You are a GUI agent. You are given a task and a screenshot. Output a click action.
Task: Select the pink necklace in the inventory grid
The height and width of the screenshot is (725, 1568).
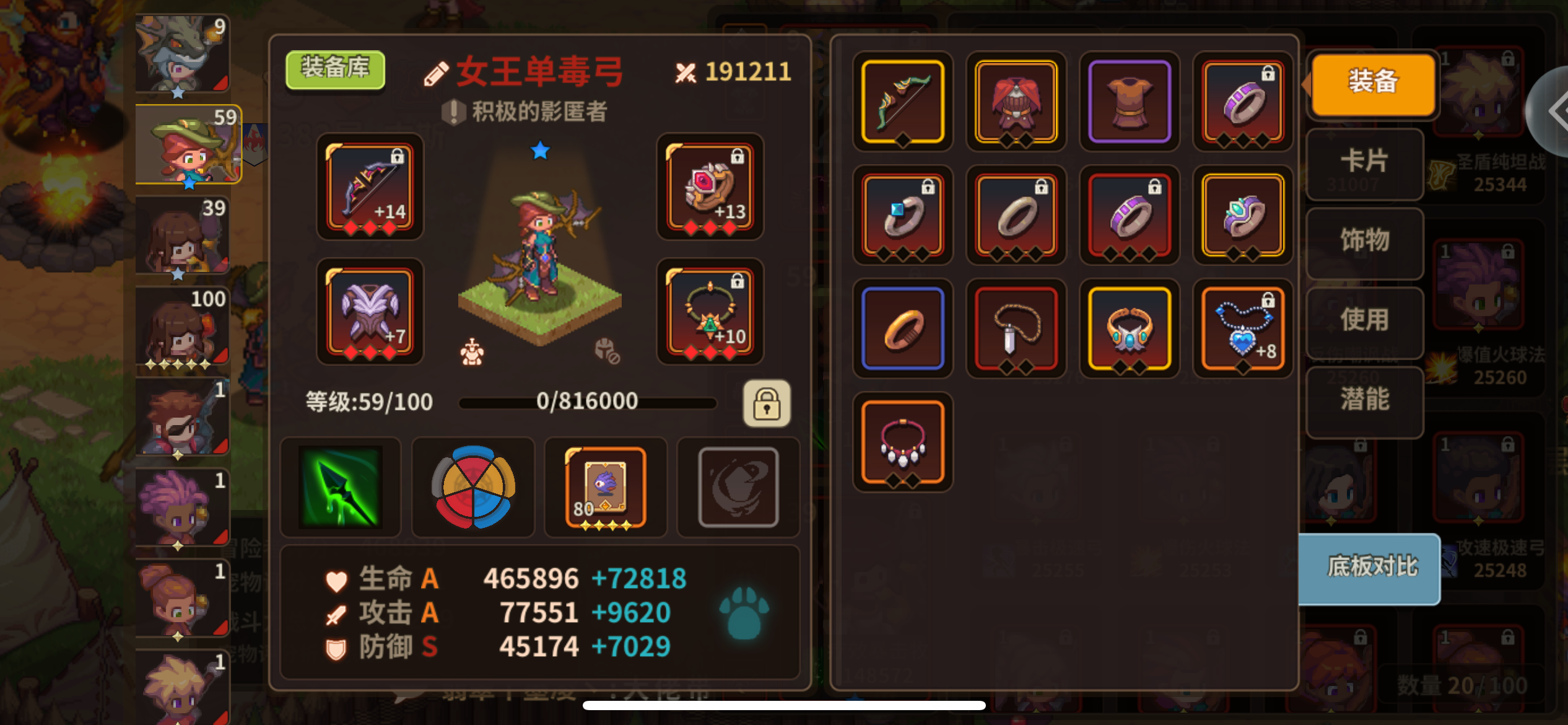pyautogui.click(x=902, y=441)
